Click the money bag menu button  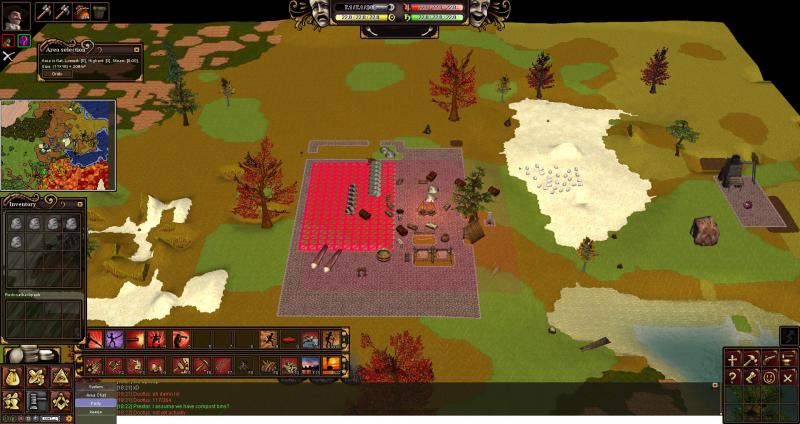(14, 377)
